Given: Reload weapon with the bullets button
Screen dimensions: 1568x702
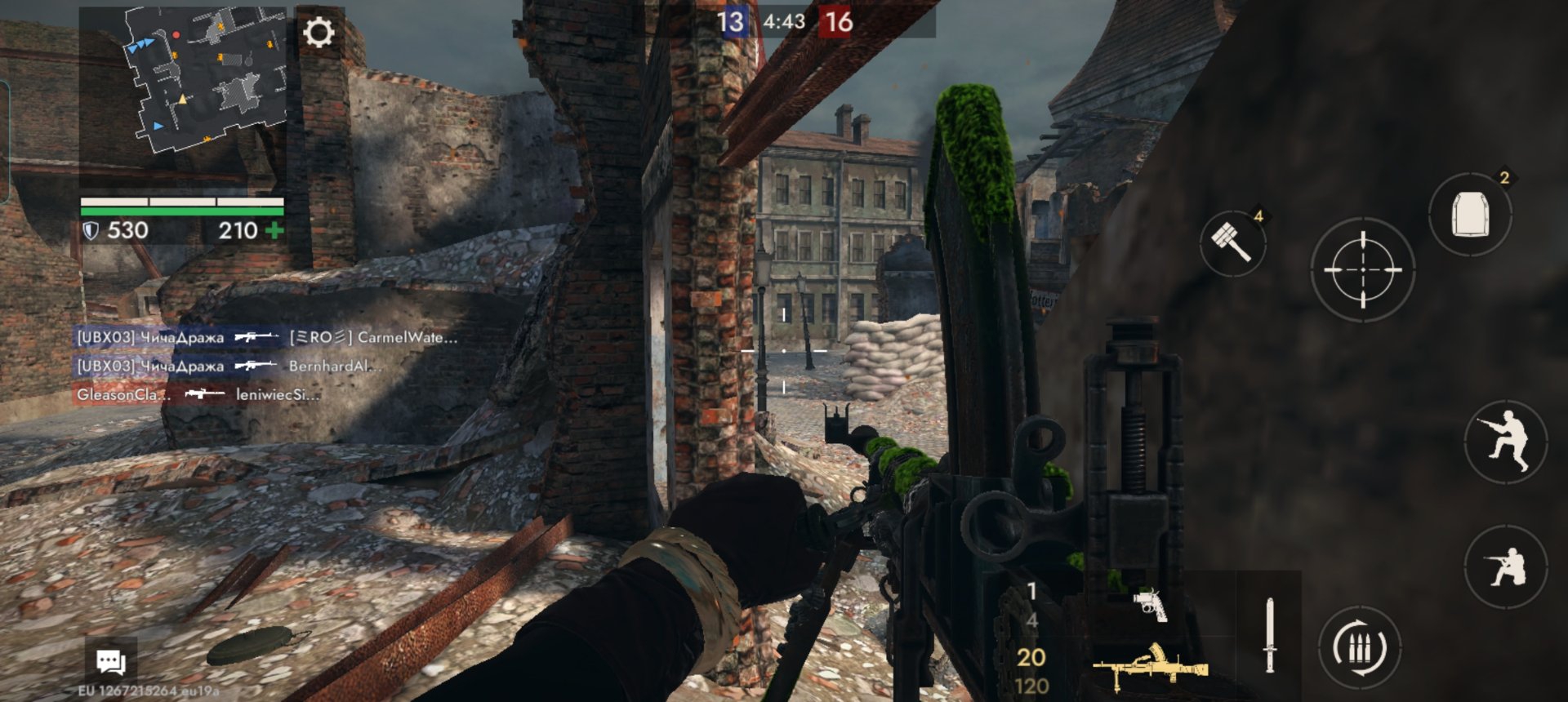Looking at the screenshot, I should [1359, 649].
